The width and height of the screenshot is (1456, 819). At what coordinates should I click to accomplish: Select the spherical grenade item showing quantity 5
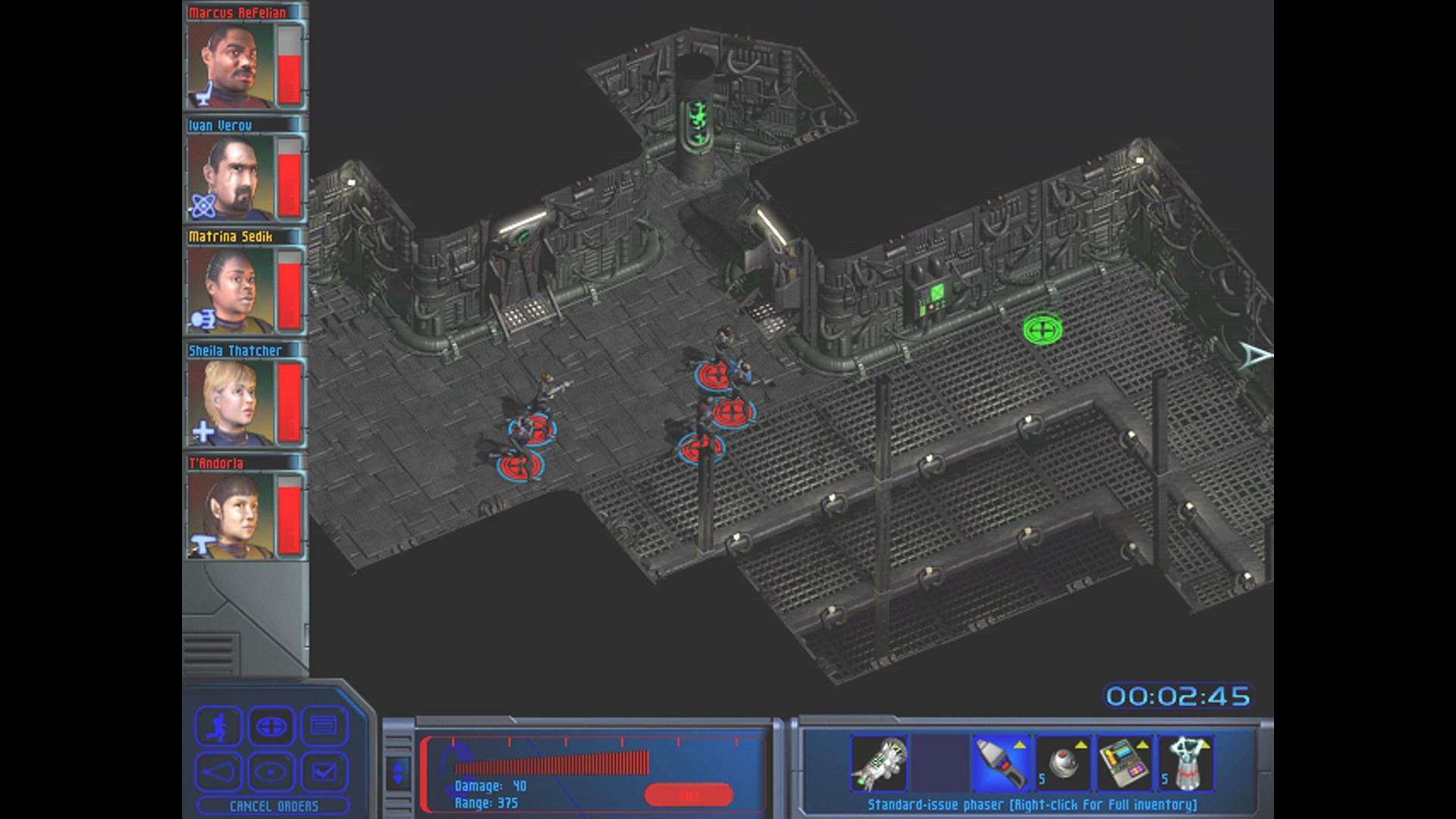pos(1063,763)
